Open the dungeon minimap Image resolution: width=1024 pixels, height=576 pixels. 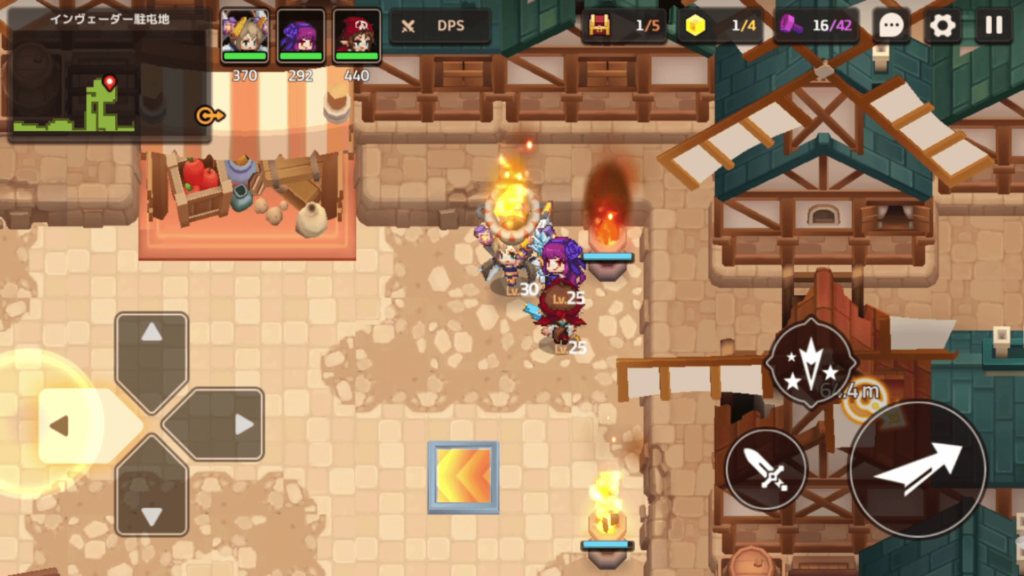(74, 88)
